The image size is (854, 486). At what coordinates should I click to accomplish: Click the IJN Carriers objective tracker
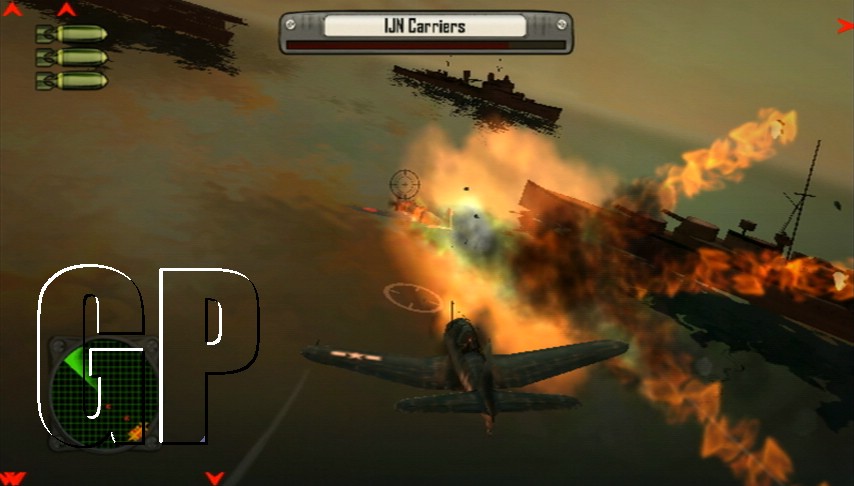[x=425, y=31]
